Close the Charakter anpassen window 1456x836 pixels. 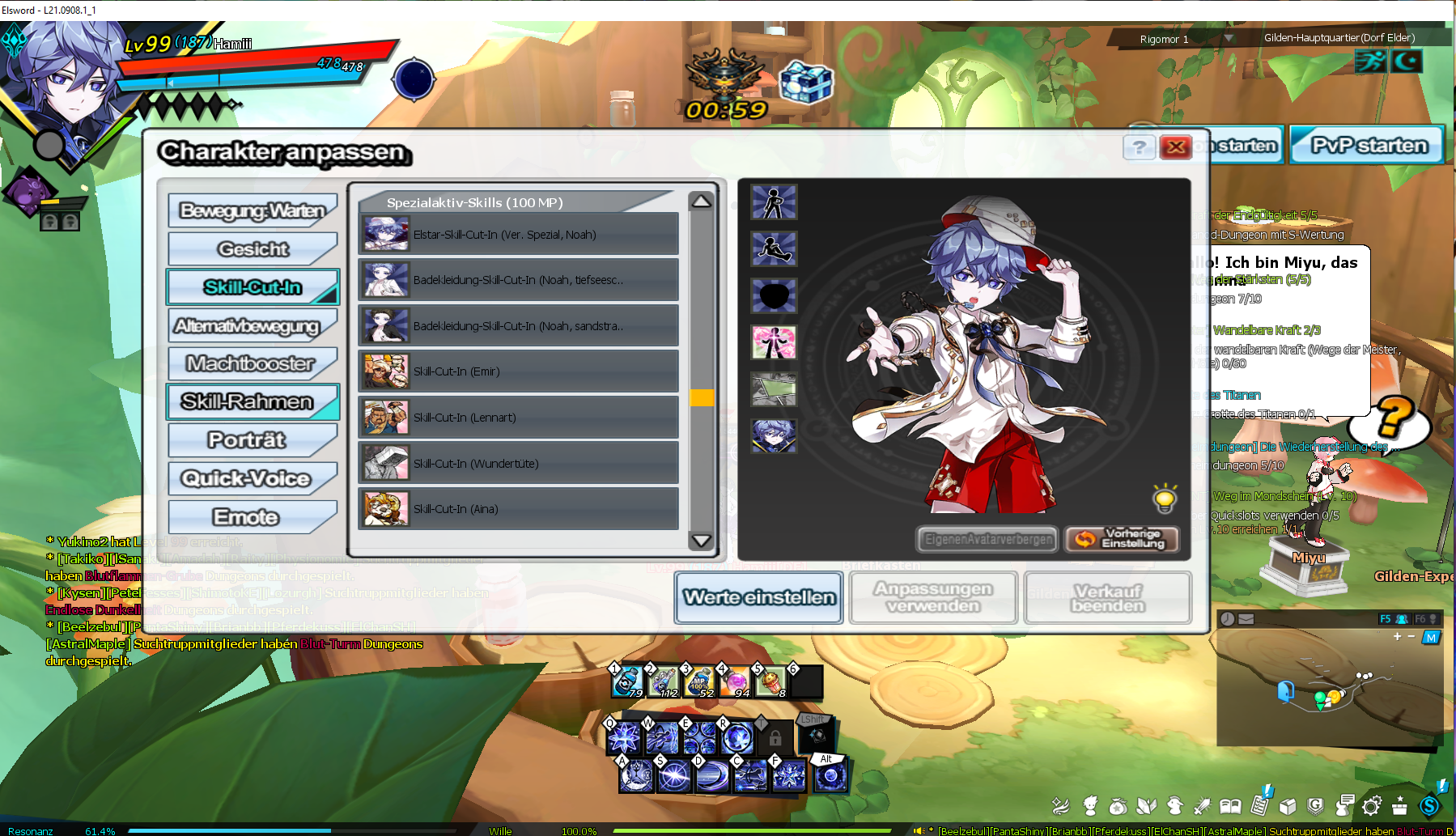(1176, 147)
